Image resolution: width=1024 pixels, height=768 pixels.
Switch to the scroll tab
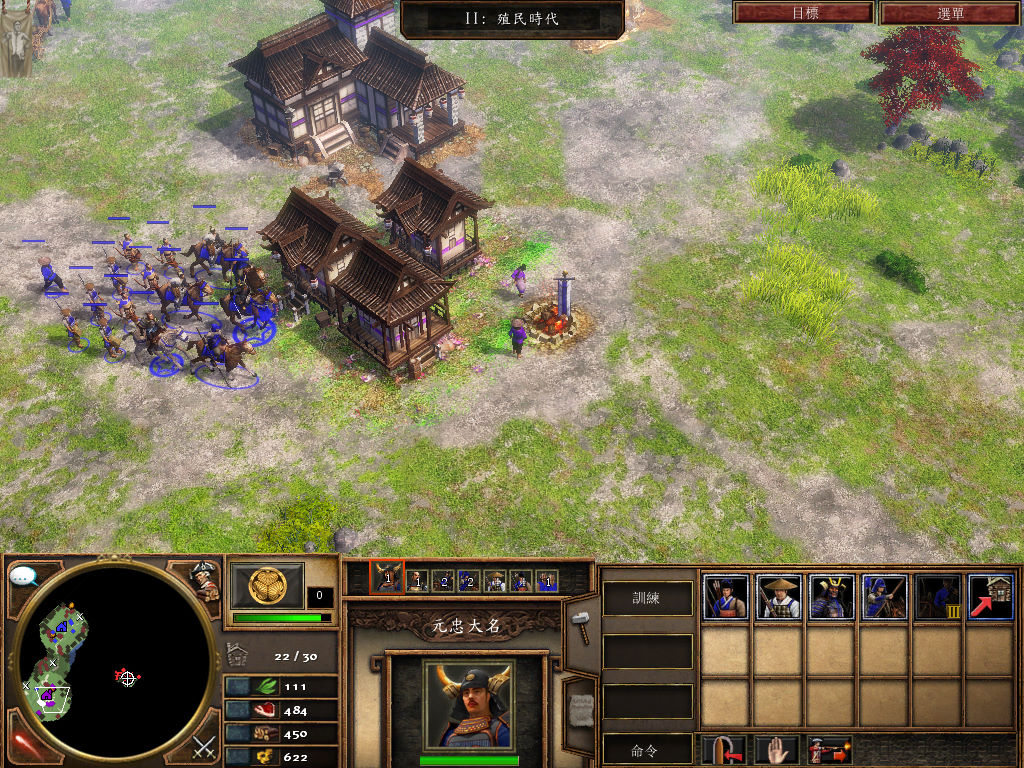pyautogui.click(x=579, y=710)
